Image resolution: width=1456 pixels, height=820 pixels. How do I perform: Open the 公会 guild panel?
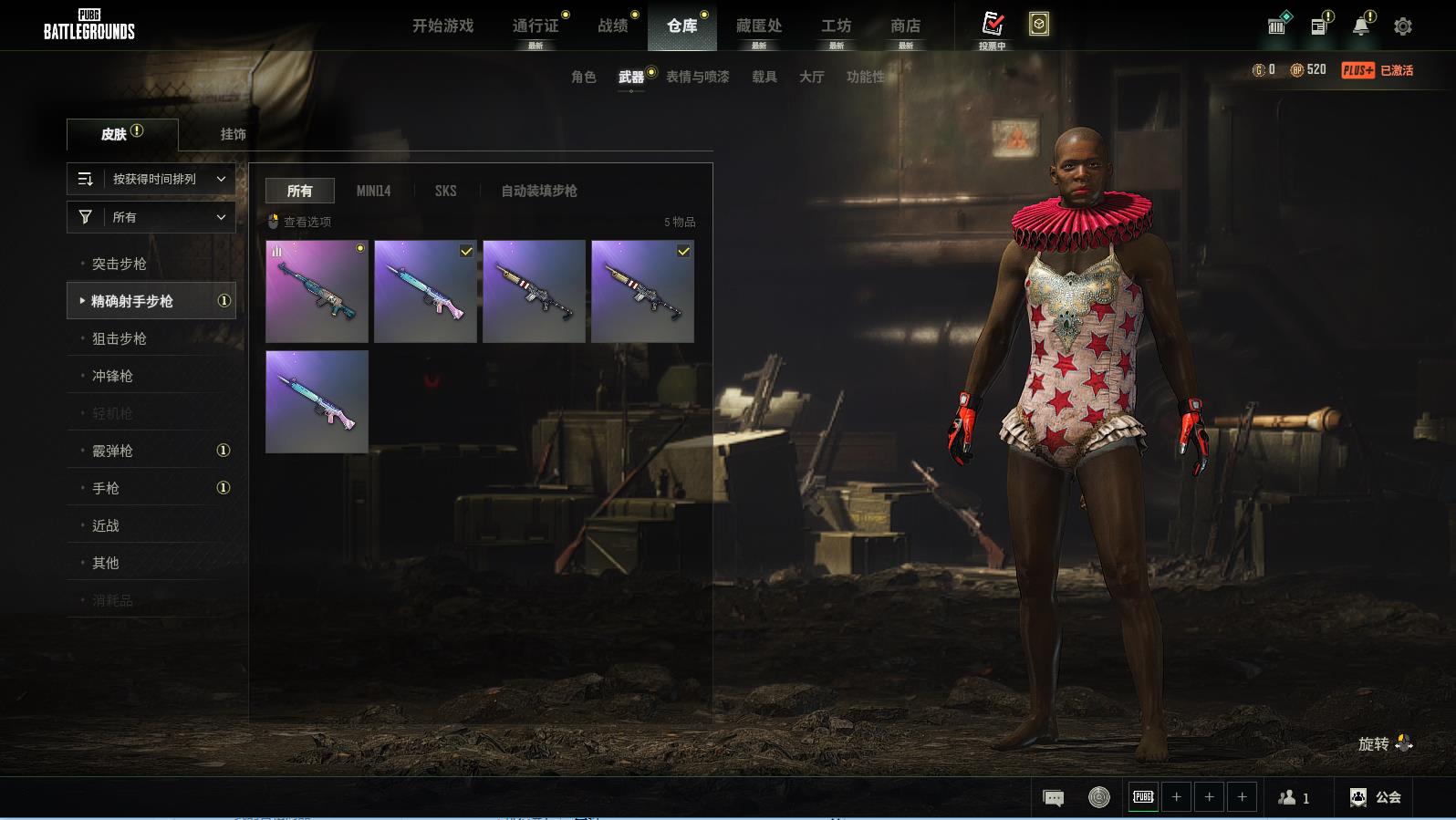point(1376,797)
